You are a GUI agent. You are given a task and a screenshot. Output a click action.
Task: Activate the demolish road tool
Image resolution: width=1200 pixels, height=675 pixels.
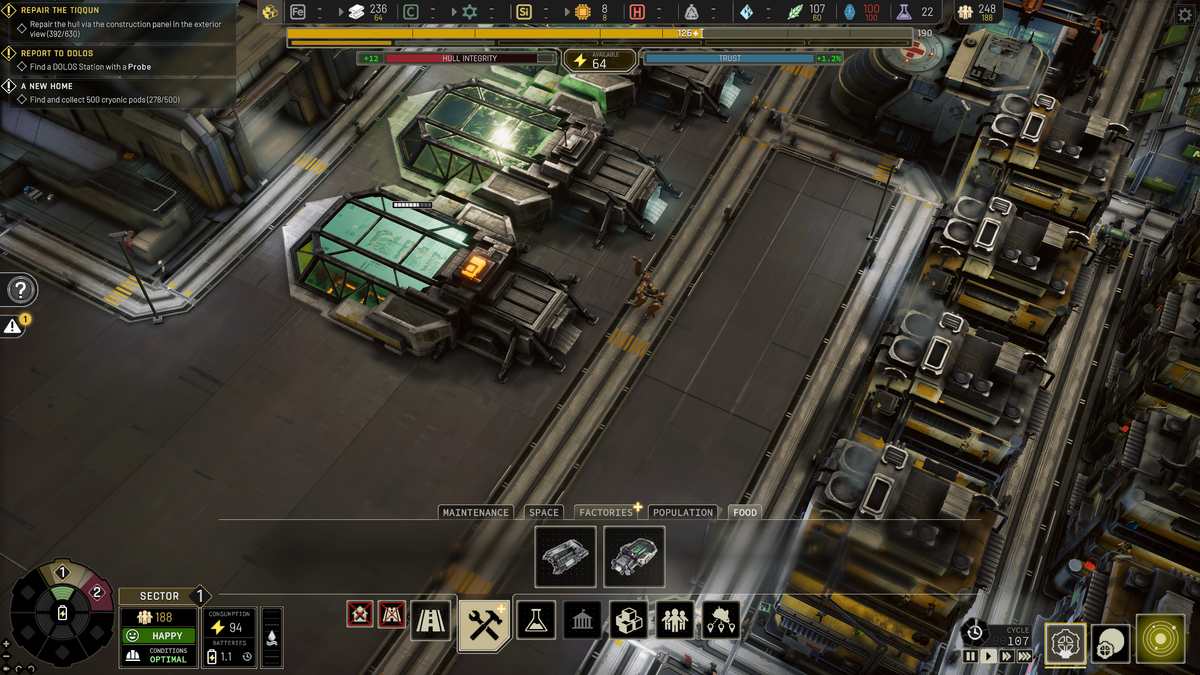(391, 614)
